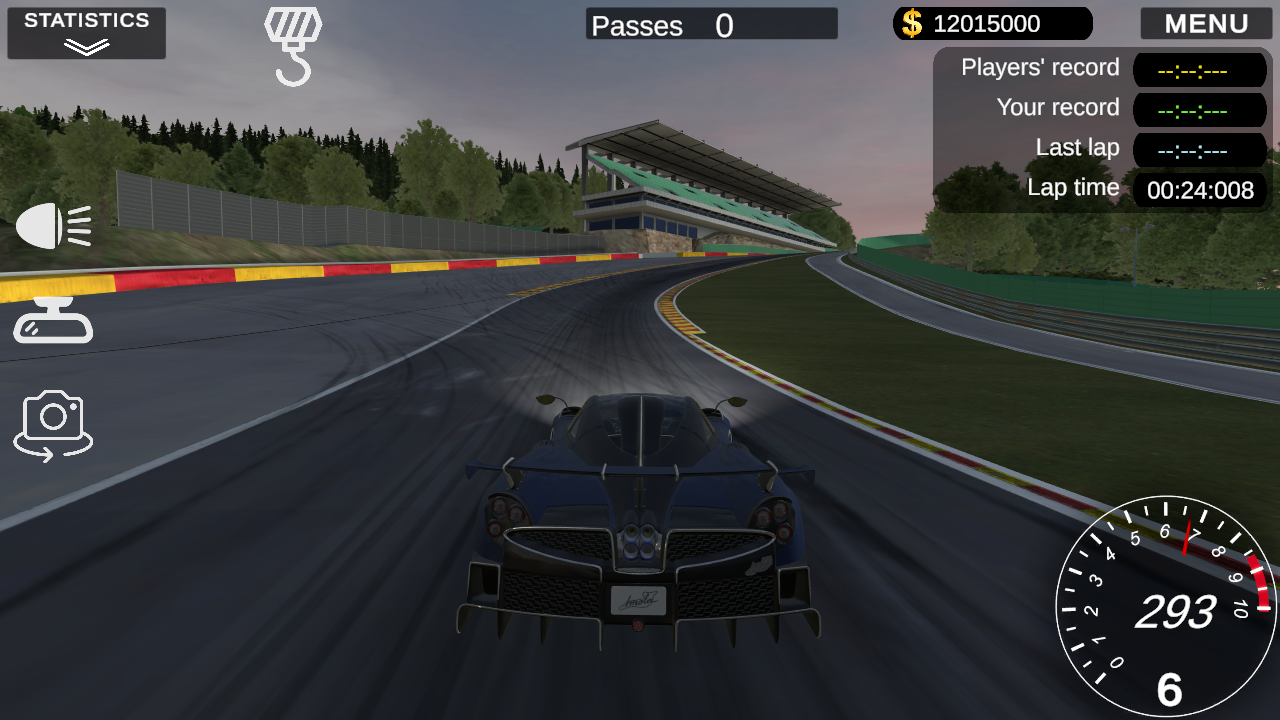Image resolution: width=1280 pixels, height=720 pixels.
Task: Toggle the headlight beam off
Action: tap(53, 225)
